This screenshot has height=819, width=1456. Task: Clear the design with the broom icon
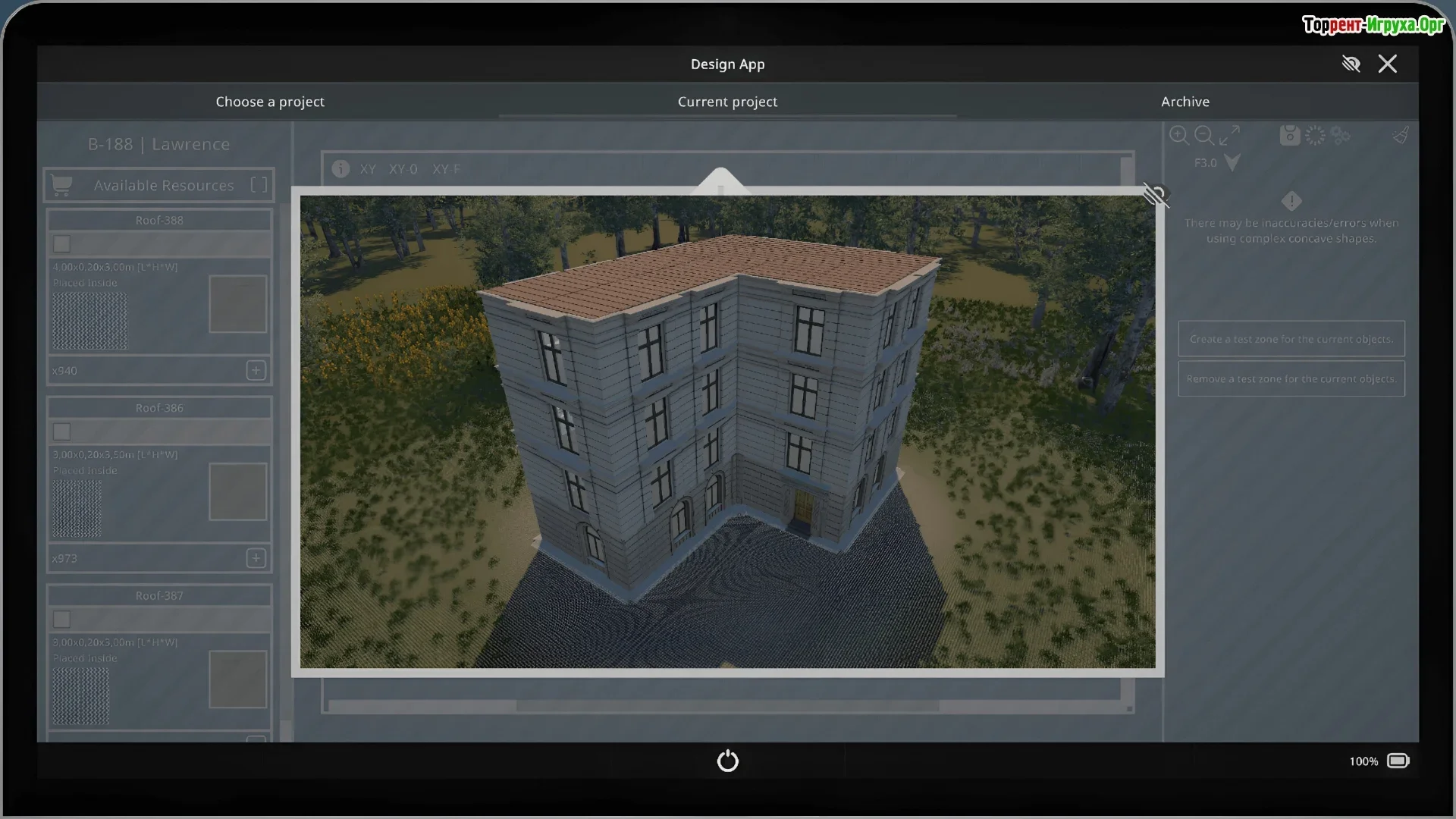[x=1401, y=136]
